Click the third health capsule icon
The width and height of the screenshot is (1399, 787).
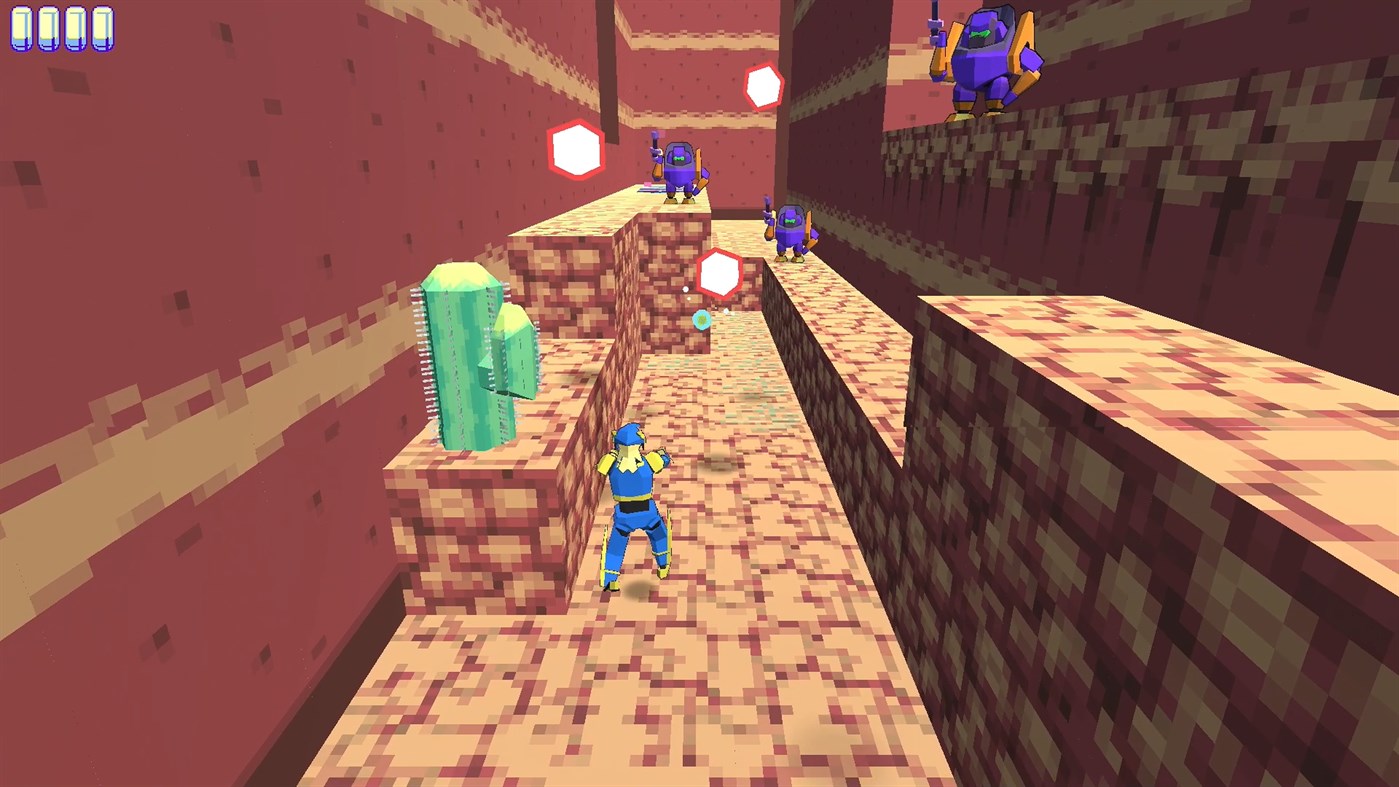[x=74, y=29]
